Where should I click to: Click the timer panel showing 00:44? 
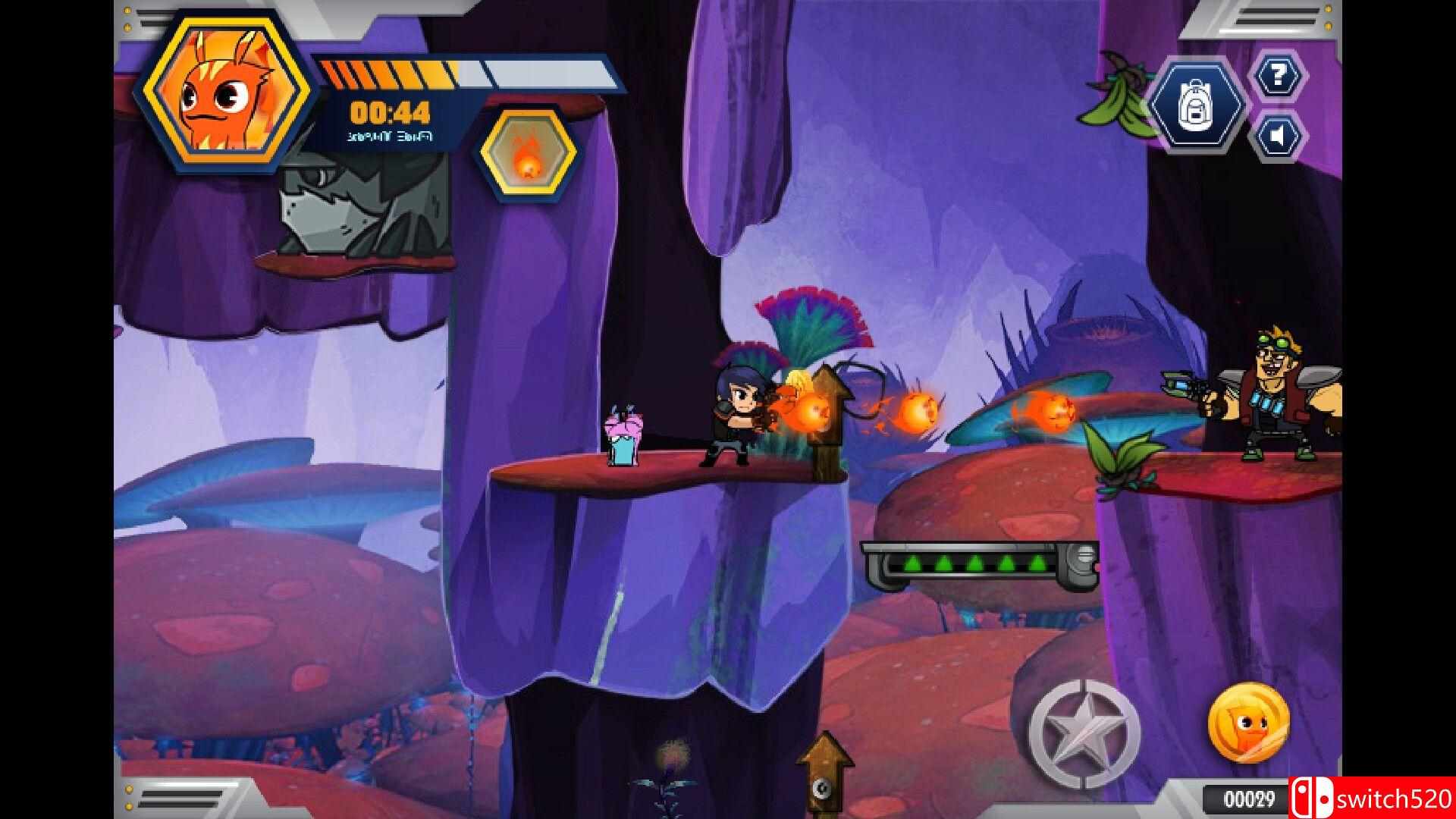click(391, 114)
